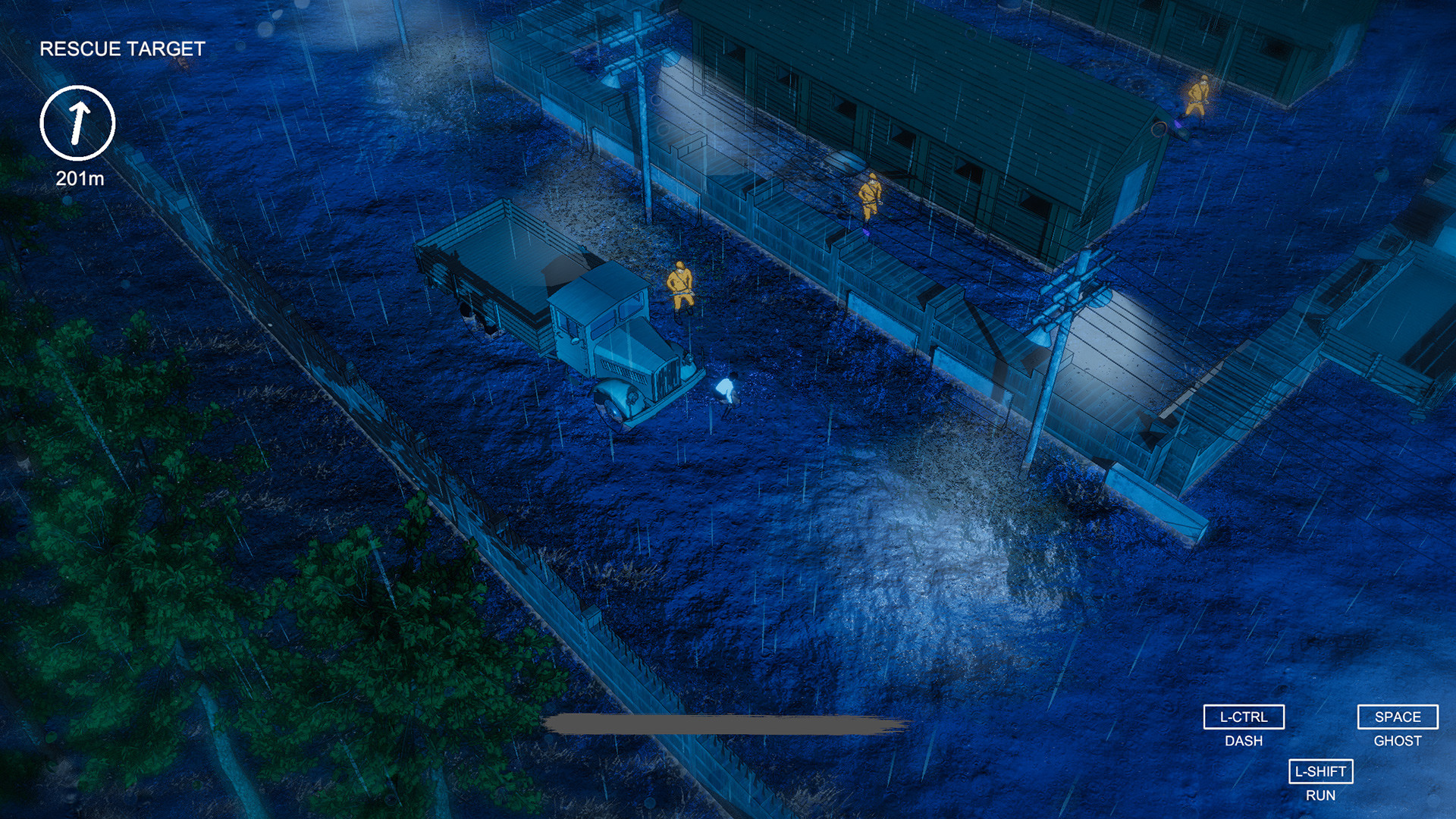Activate Dash by clicking its key hint box

[x=1244, y=716]
